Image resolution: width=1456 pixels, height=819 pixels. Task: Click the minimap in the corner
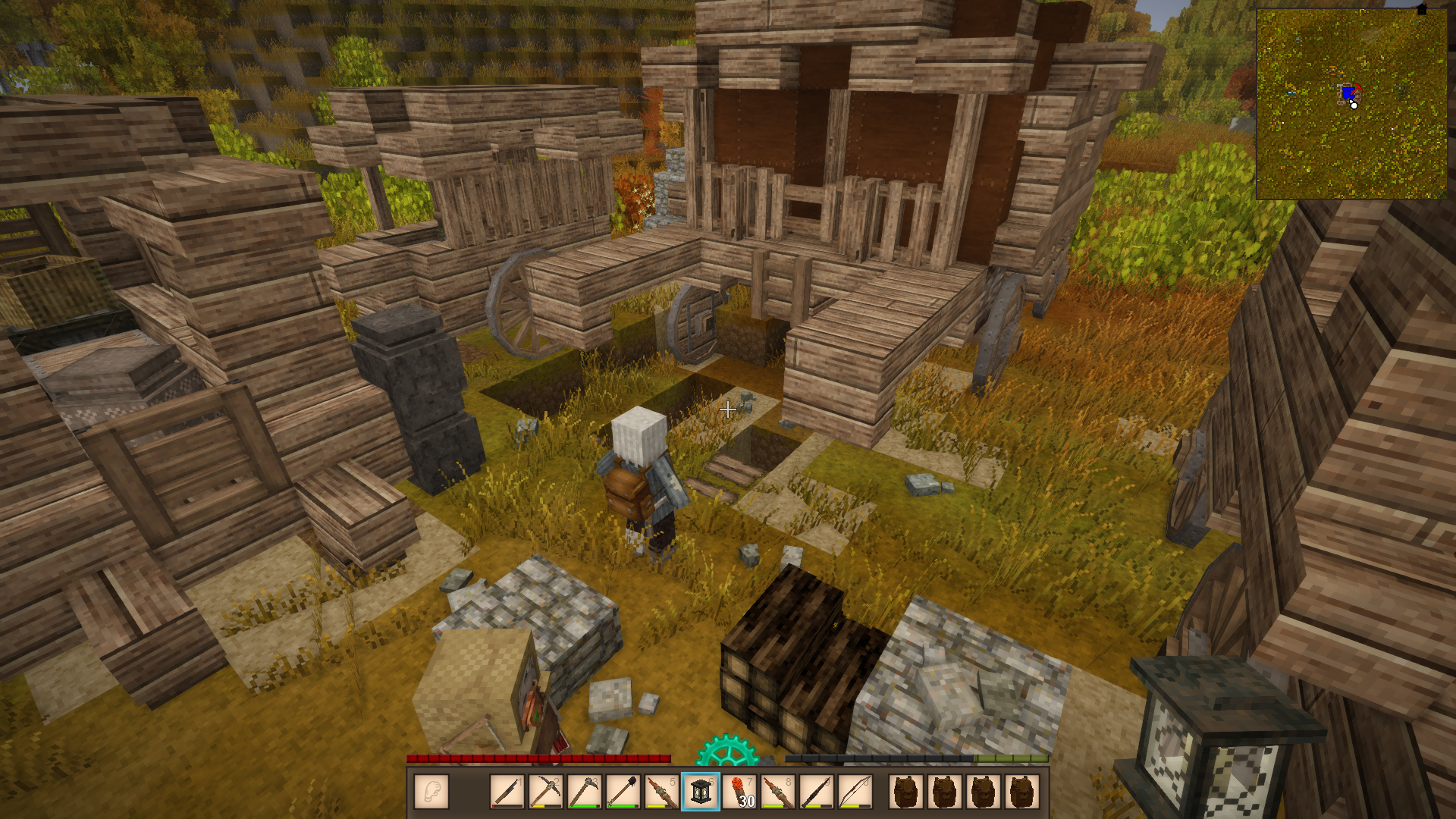pos(1351,104)
